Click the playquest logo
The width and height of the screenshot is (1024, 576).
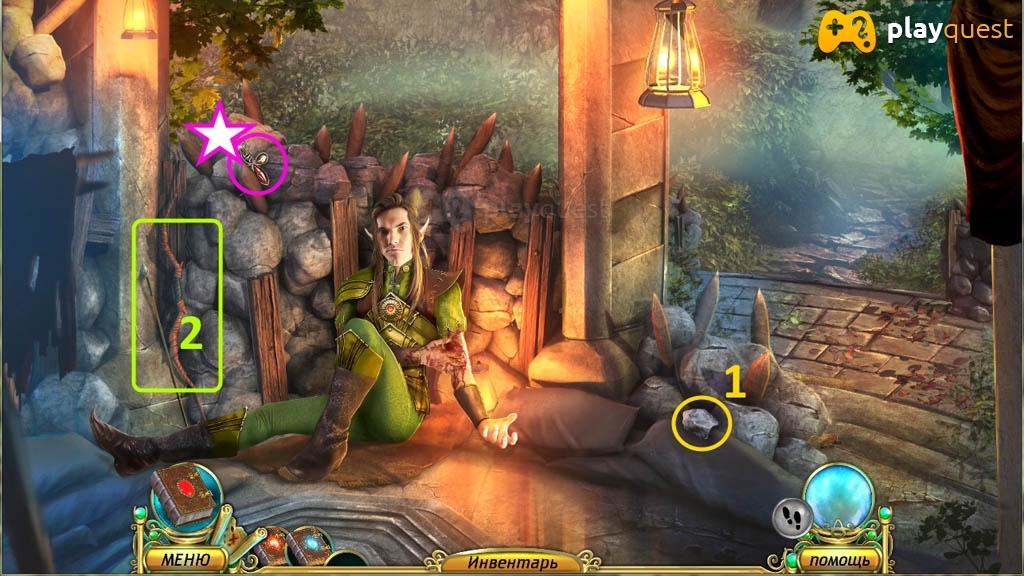(915, 33)
